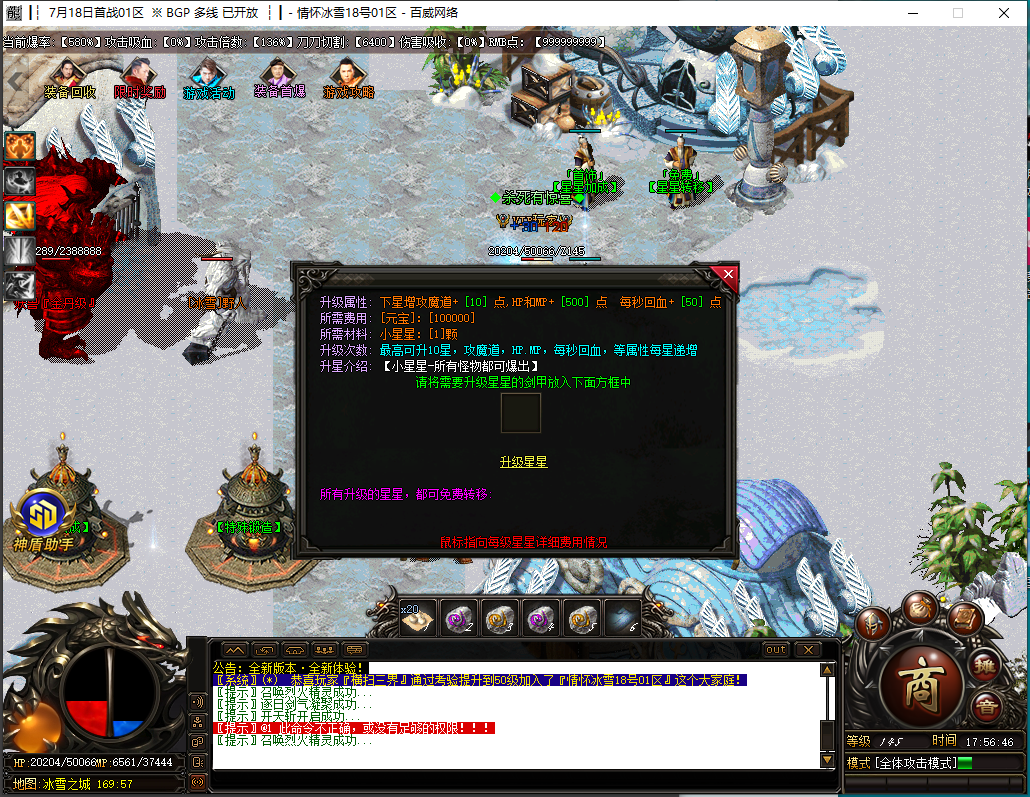Viewport: 1030px width, 797px height.
Task: Minimize the game window
Action: click(x=911, y=13)
